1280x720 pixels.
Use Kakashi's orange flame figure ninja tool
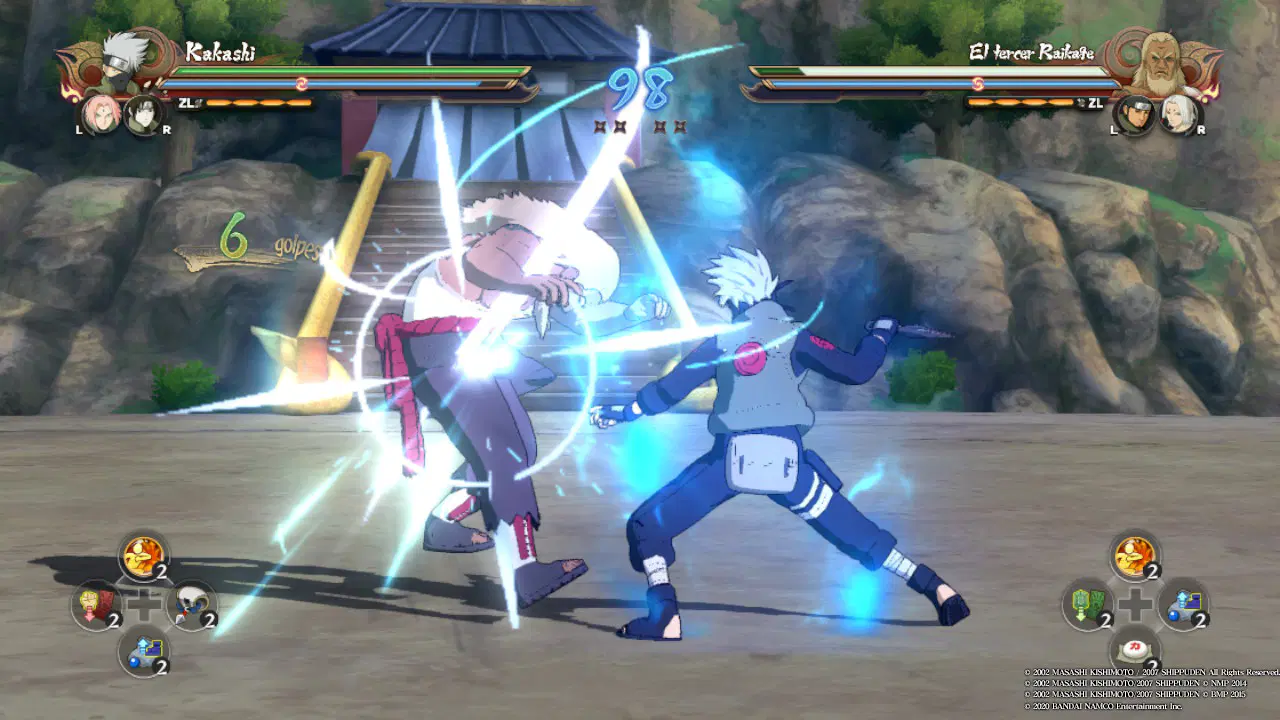143,555
